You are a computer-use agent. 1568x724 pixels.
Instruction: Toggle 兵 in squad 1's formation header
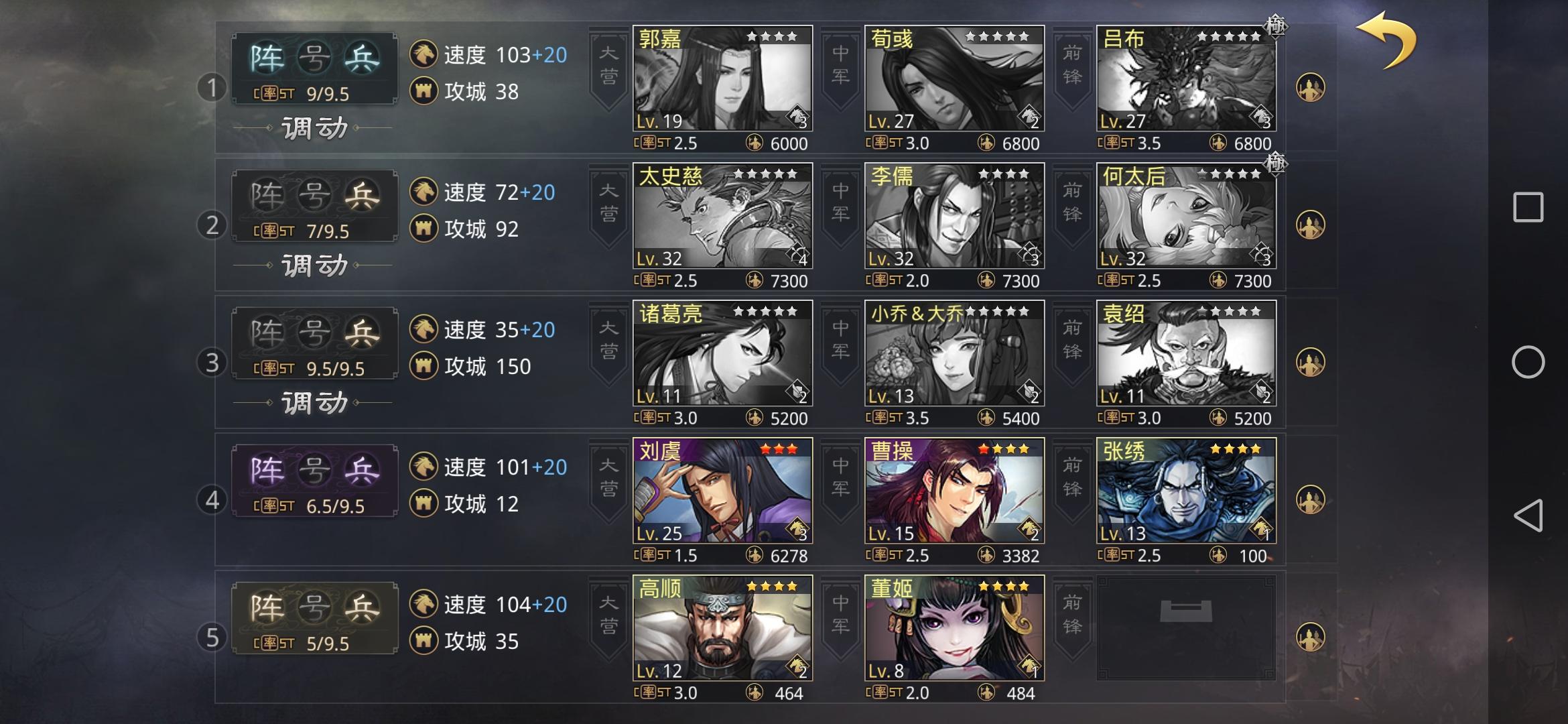(x=362, y=56)
